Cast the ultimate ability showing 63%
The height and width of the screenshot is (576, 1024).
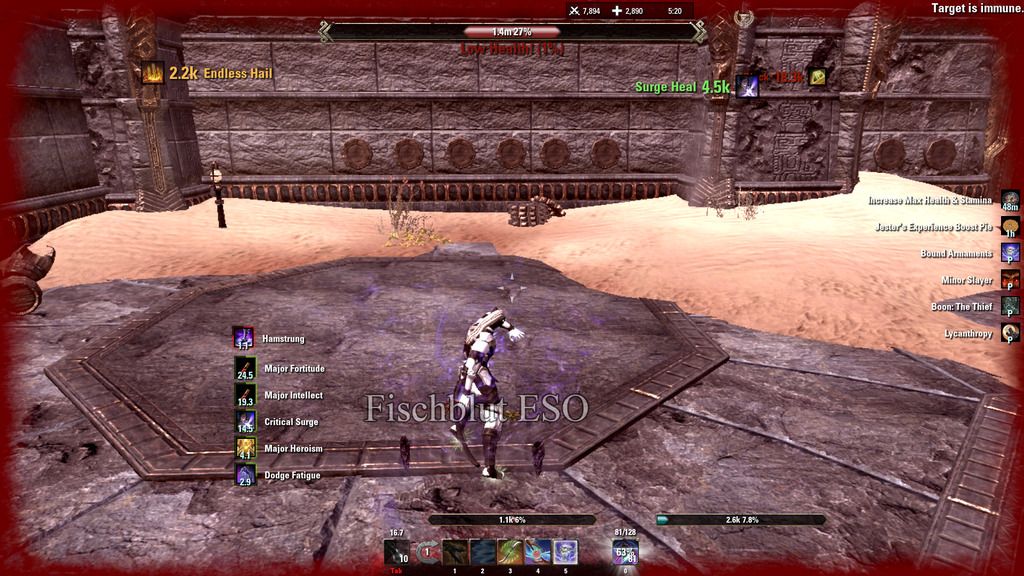[627, 552]
